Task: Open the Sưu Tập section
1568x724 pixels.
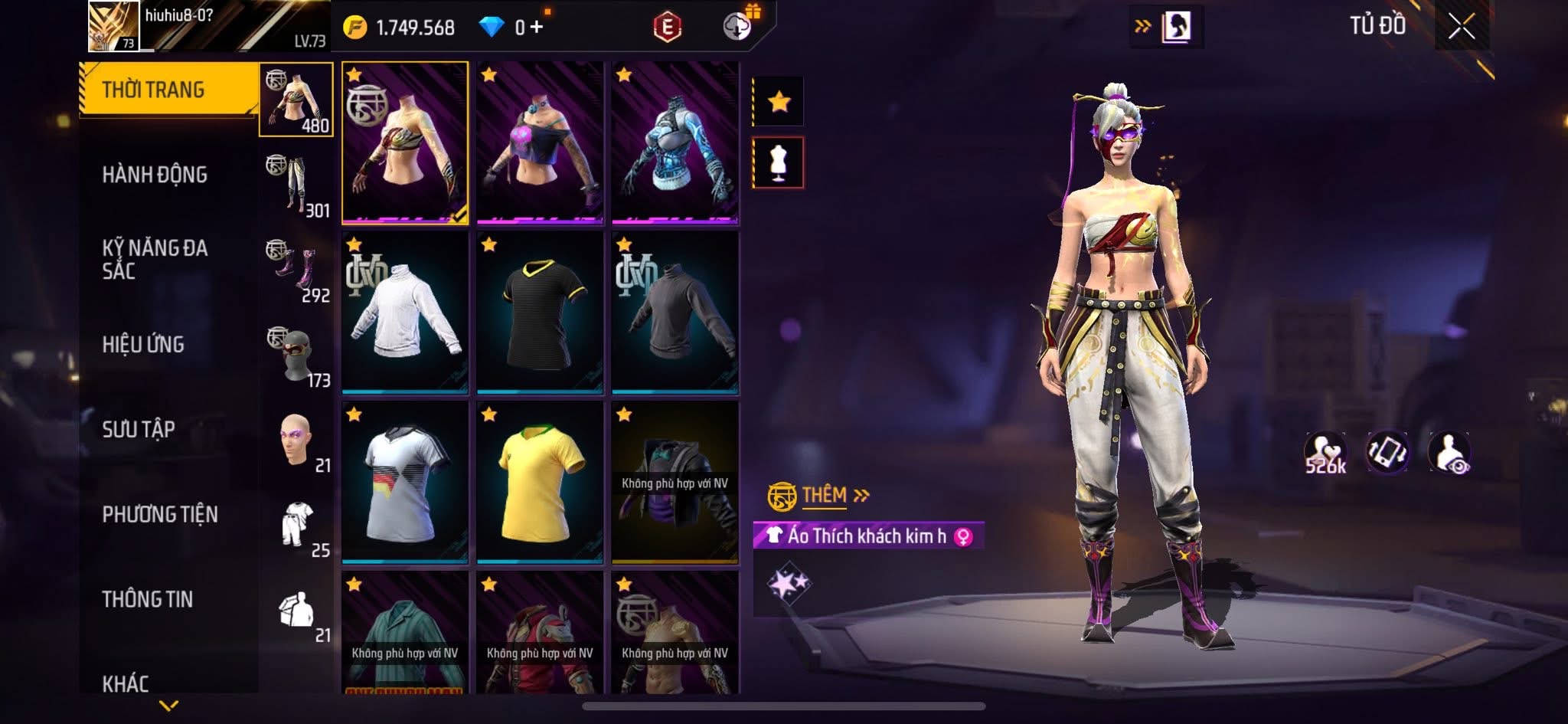Action: [x=139, y=429]
